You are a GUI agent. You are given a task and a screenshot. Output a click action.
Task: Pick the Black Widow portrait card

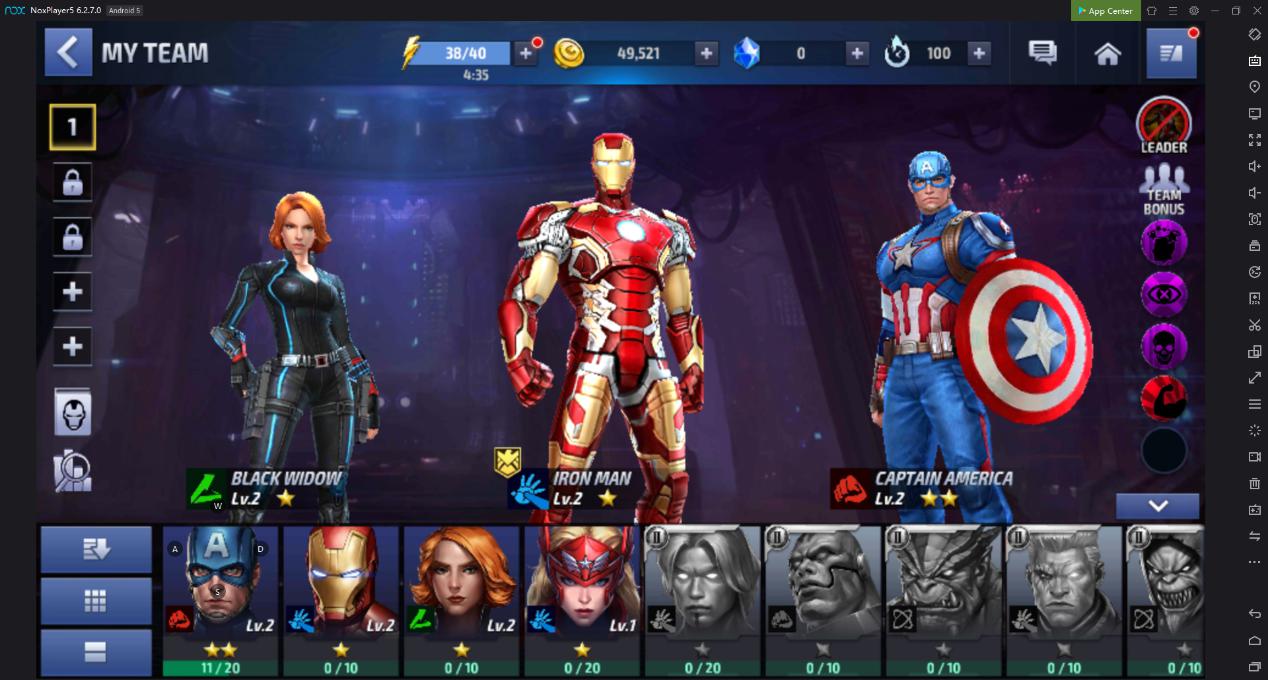[x=461, y=600]
